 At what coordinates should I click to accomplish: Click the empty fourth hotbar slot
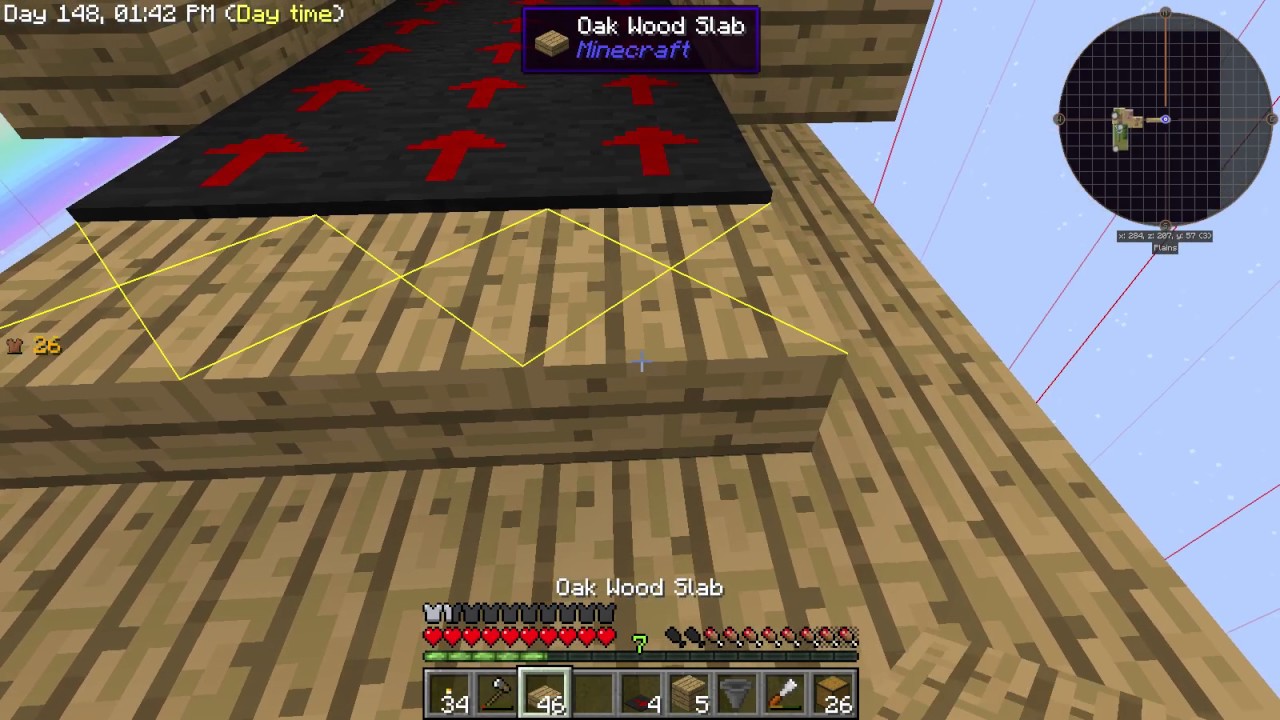click(595, 695)
